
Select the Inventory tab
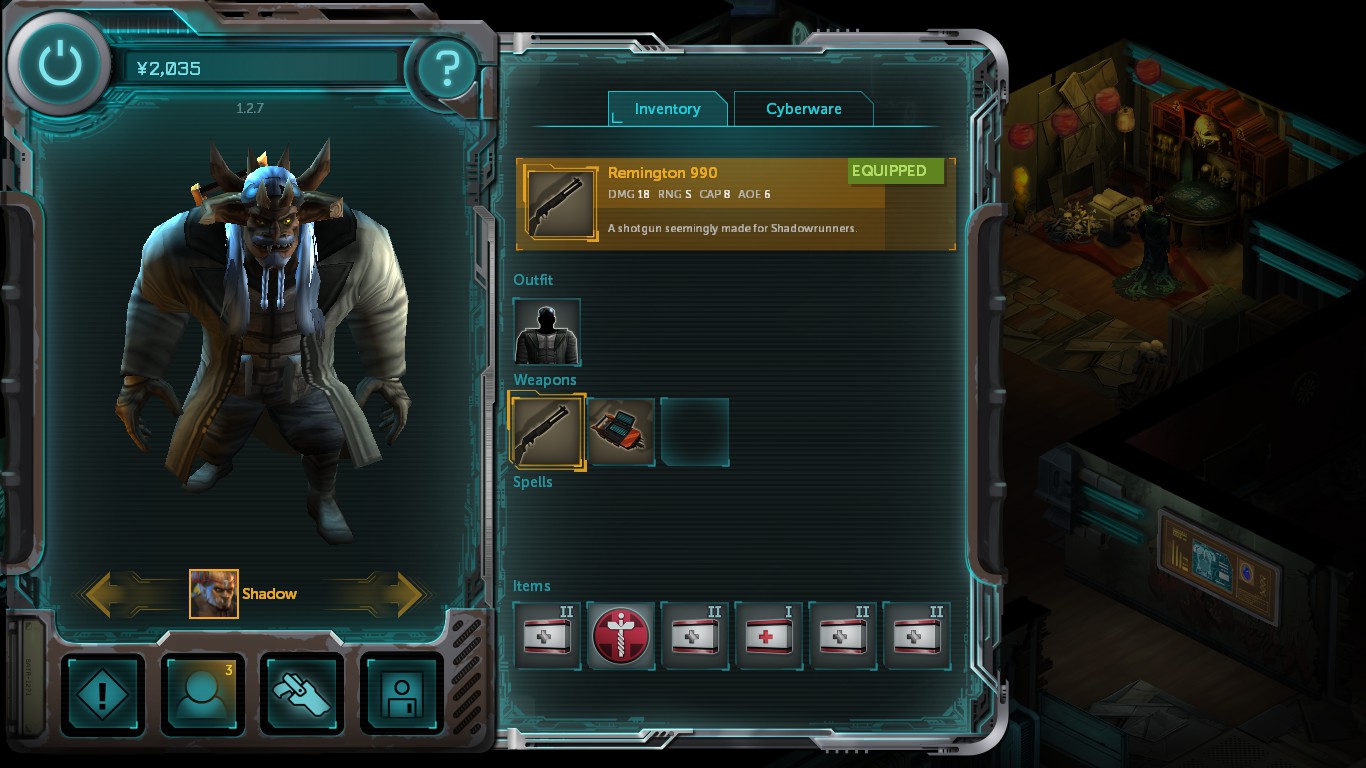pos(667,109)
